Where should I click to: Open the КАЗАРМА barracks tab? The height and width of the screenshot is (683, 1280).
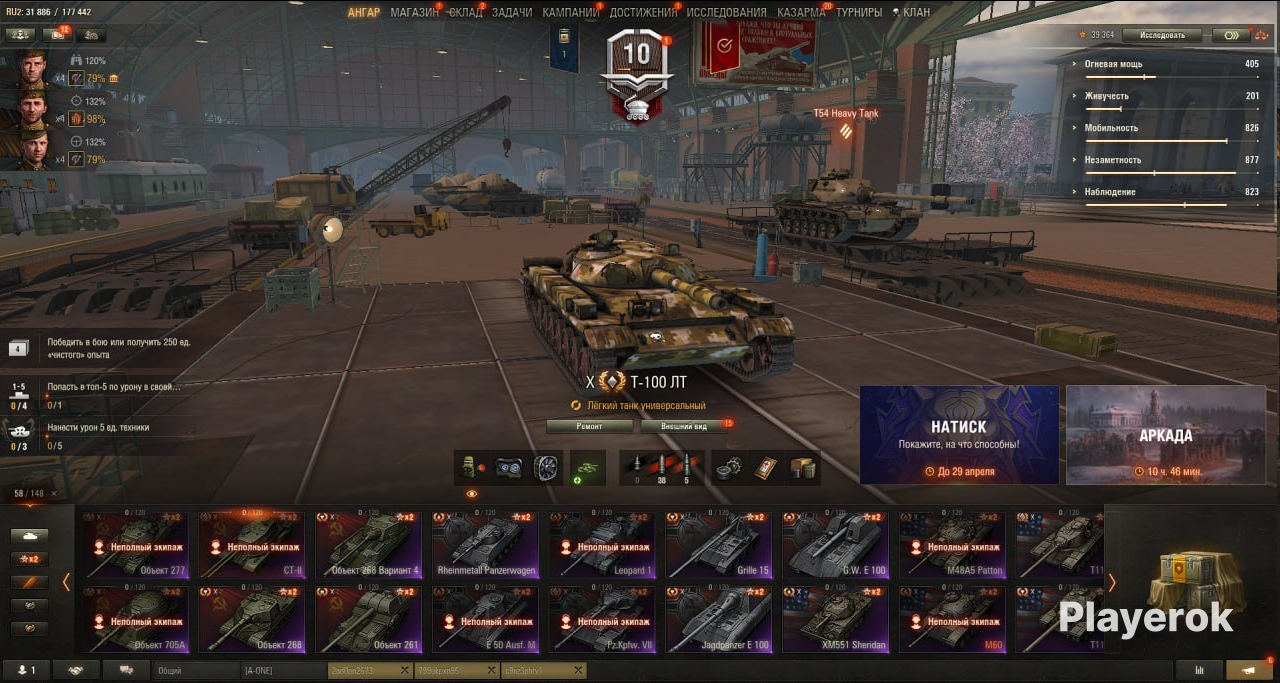click(x=801, y=12)
